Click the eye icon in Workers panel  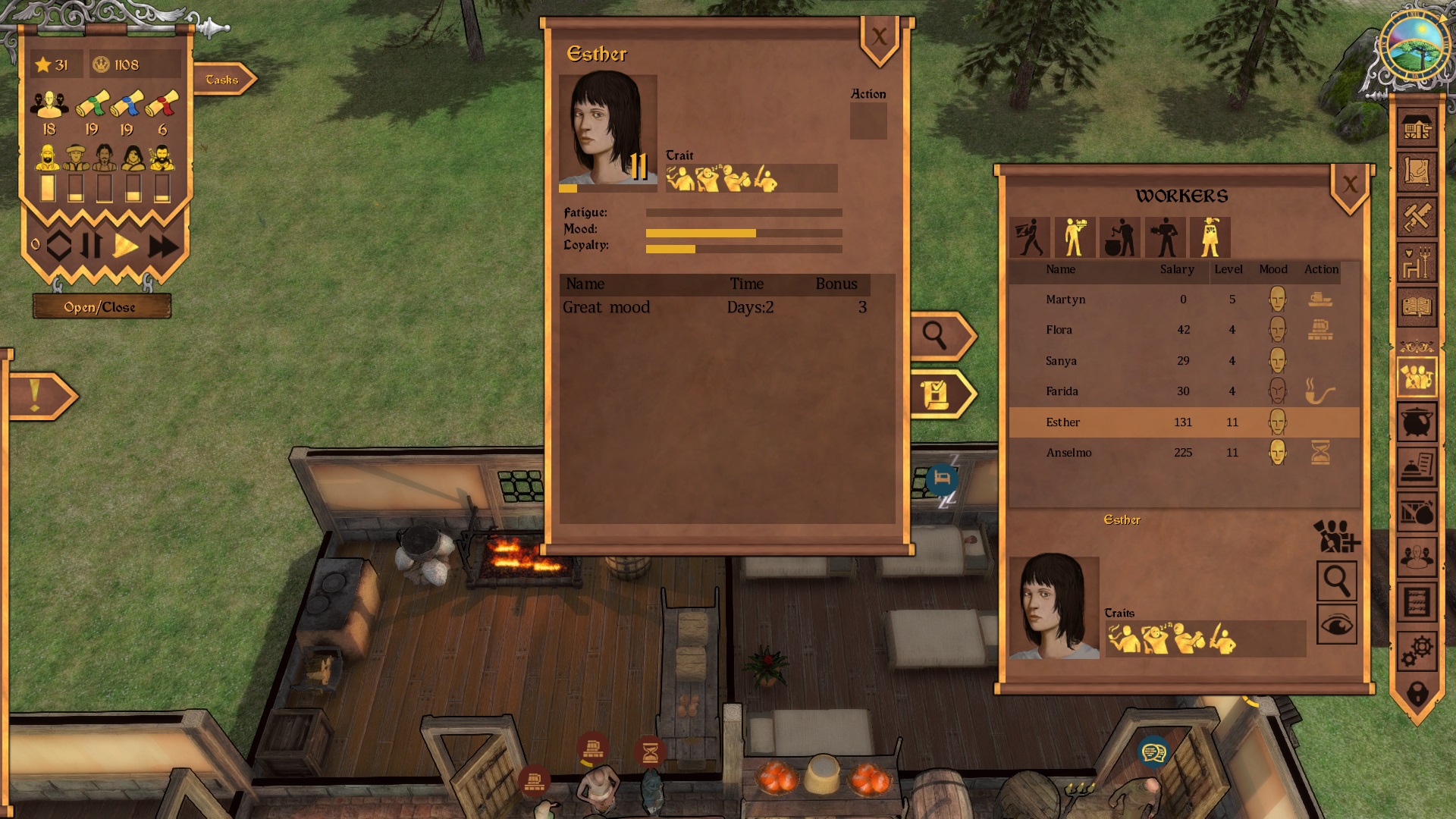click(x=1336, y=625)
